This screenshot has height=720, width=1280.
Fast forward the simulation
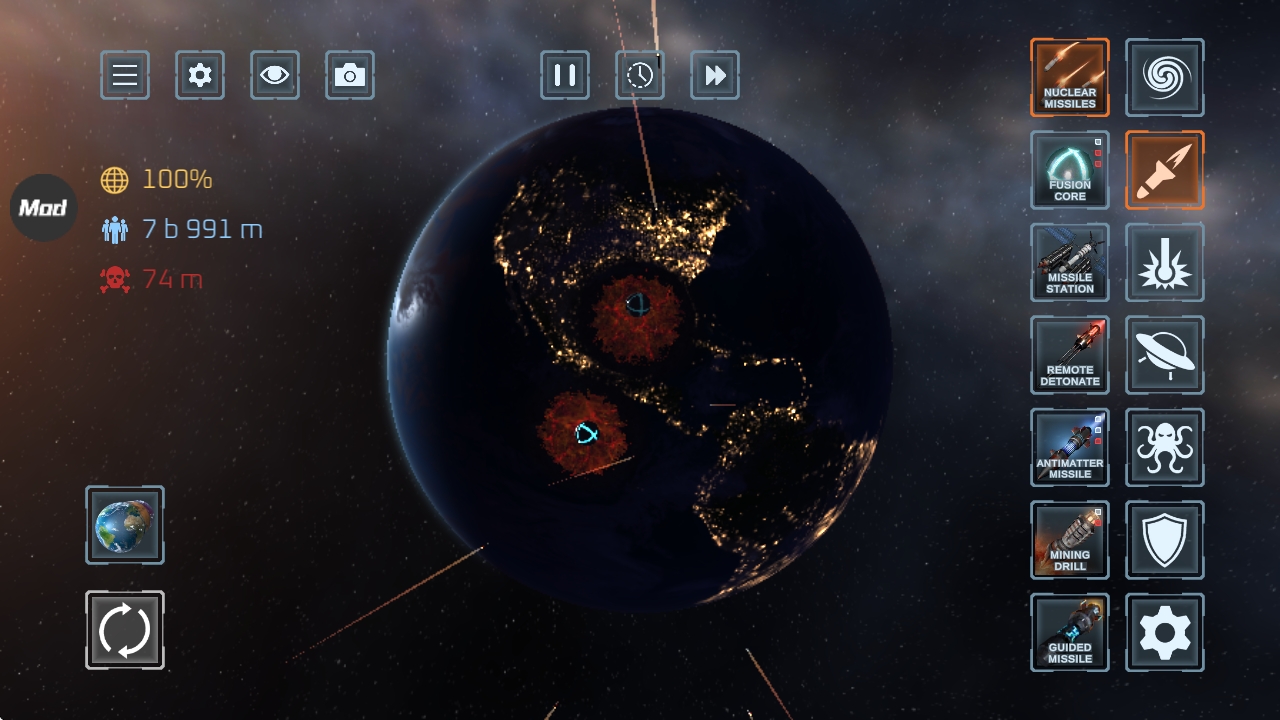coord(715,75)
